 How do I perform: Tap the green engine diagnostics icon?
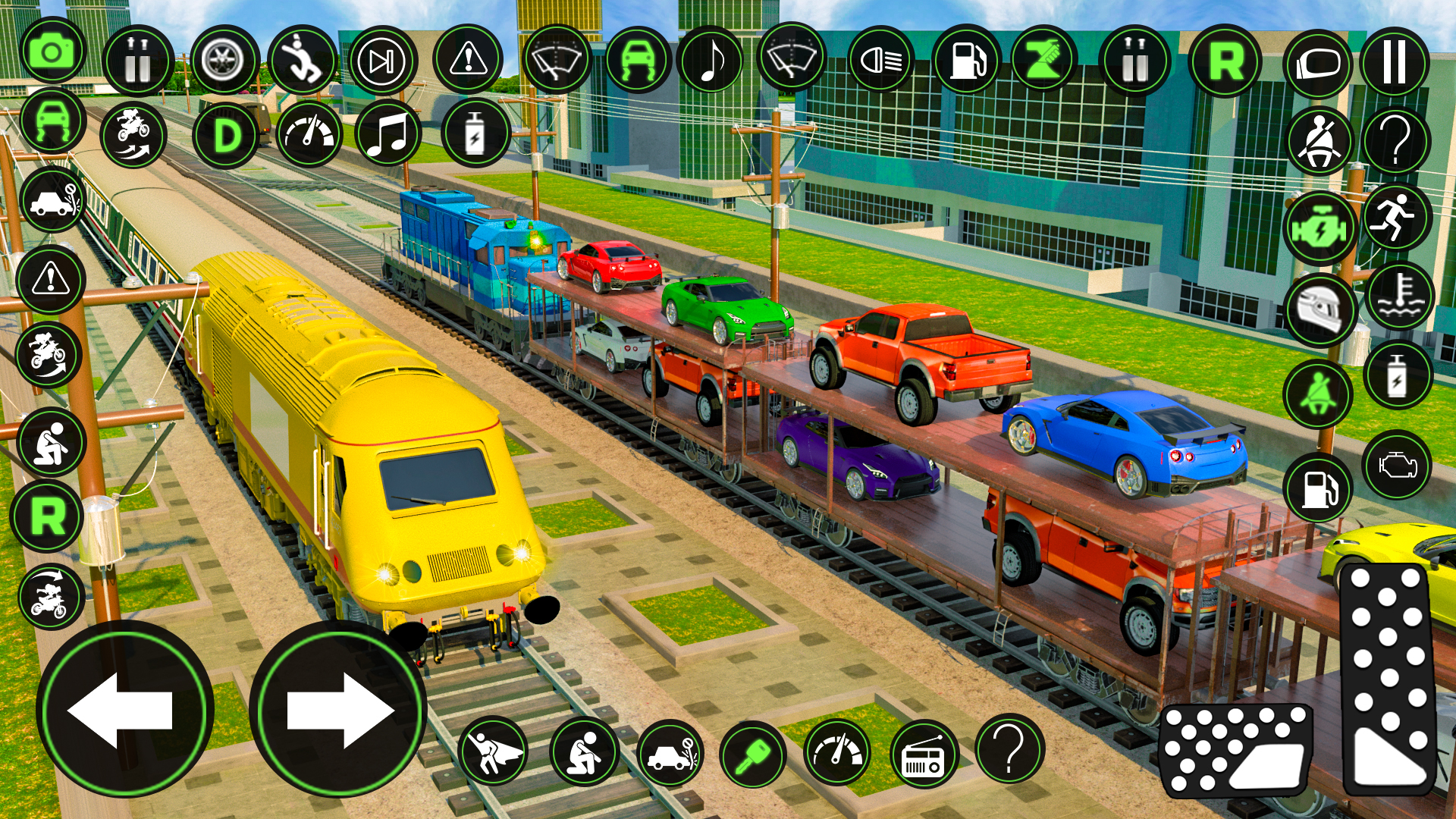coord(1319,226)
